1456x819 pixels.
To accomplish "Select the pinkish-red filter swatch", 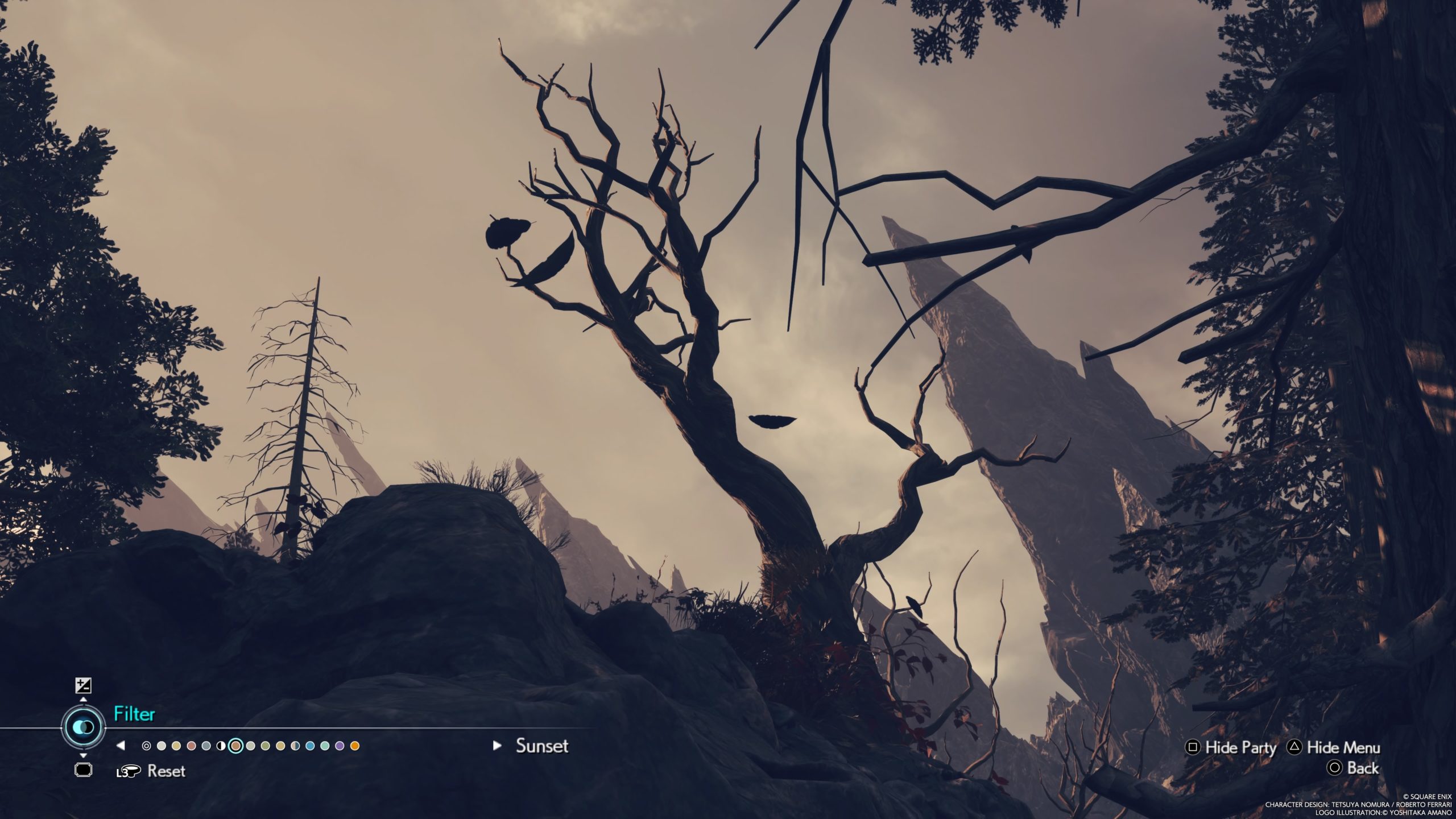I will [x=191, y=746].
